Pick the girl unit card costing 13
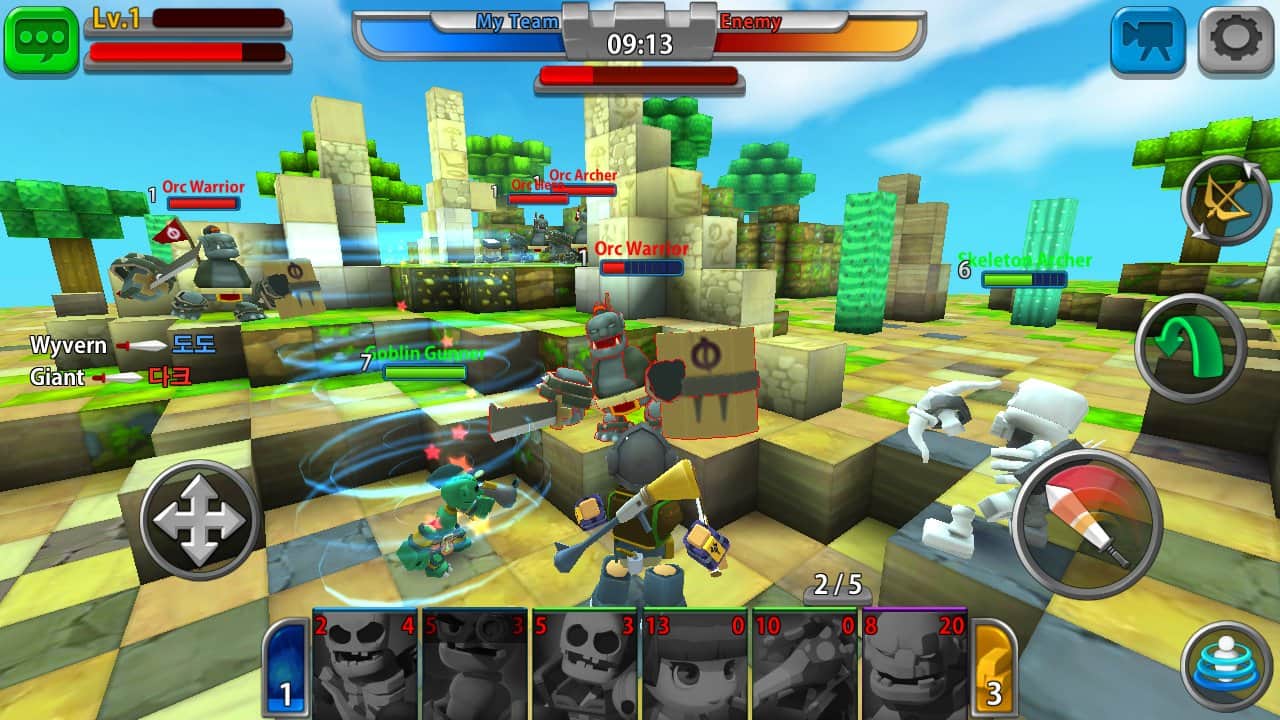Screen dimensions: 1280x720 [x=695, y=664]
